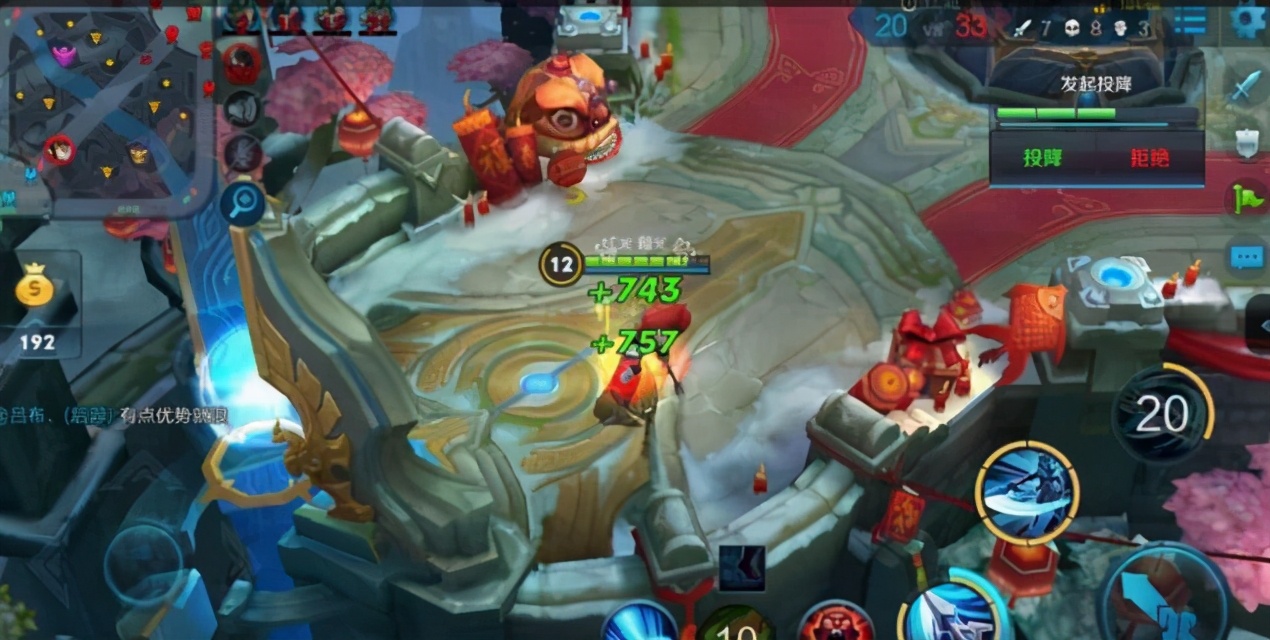Select the red-haired hero portrait
This screenshot has height=640, width=1270.
coord(241,65)
